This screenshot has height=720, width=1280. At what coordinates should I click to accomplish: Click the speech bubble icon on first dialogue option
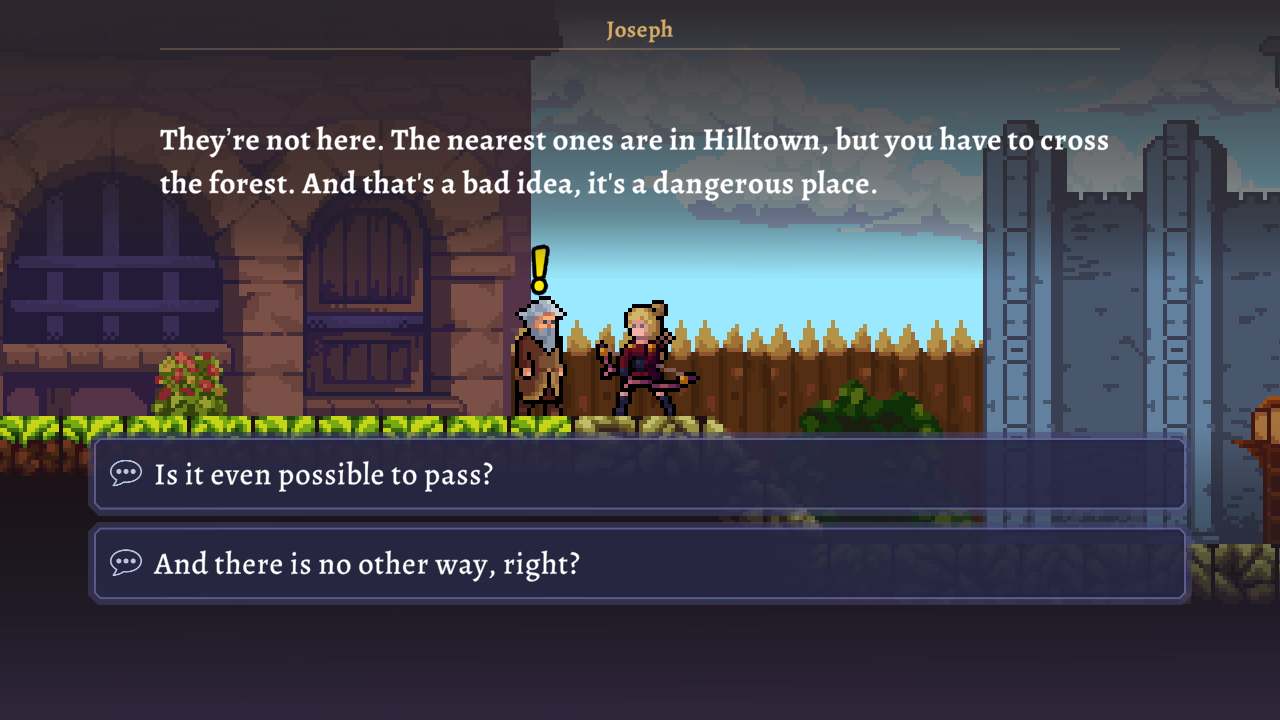point(127,475)
